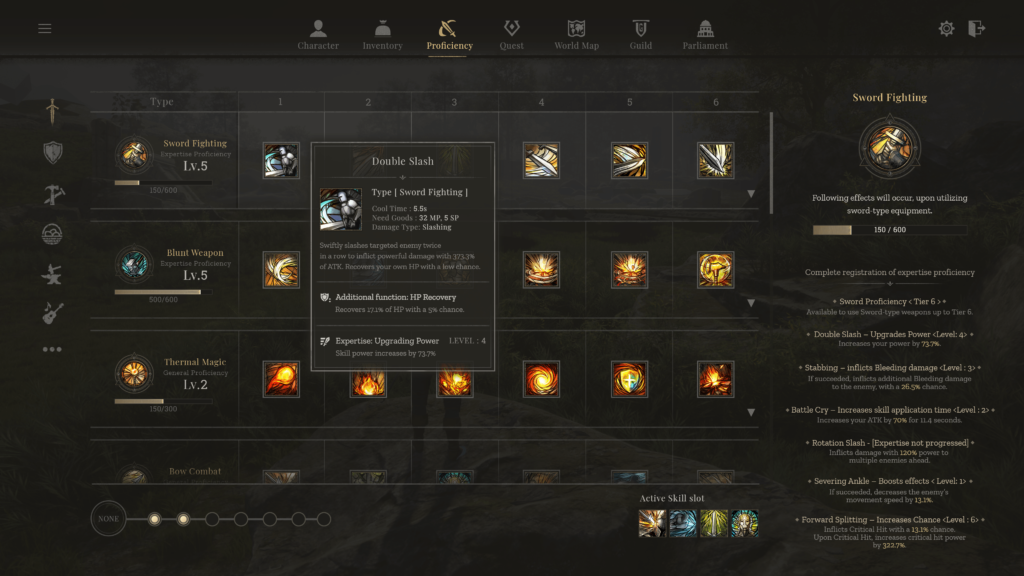Screen dimensions: 1024x576
Task: Select the hammer and pickaxe category
Action: [53, 193]
